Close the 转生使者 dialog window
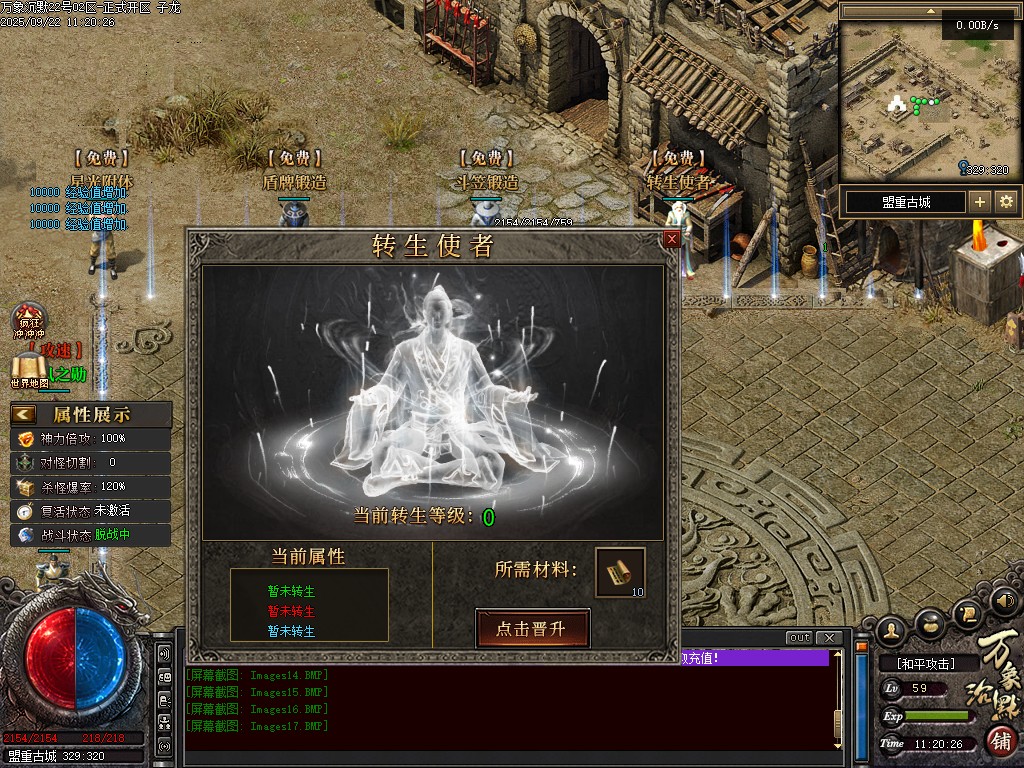Screen dimensions: 1024x768 pos(672,239)
